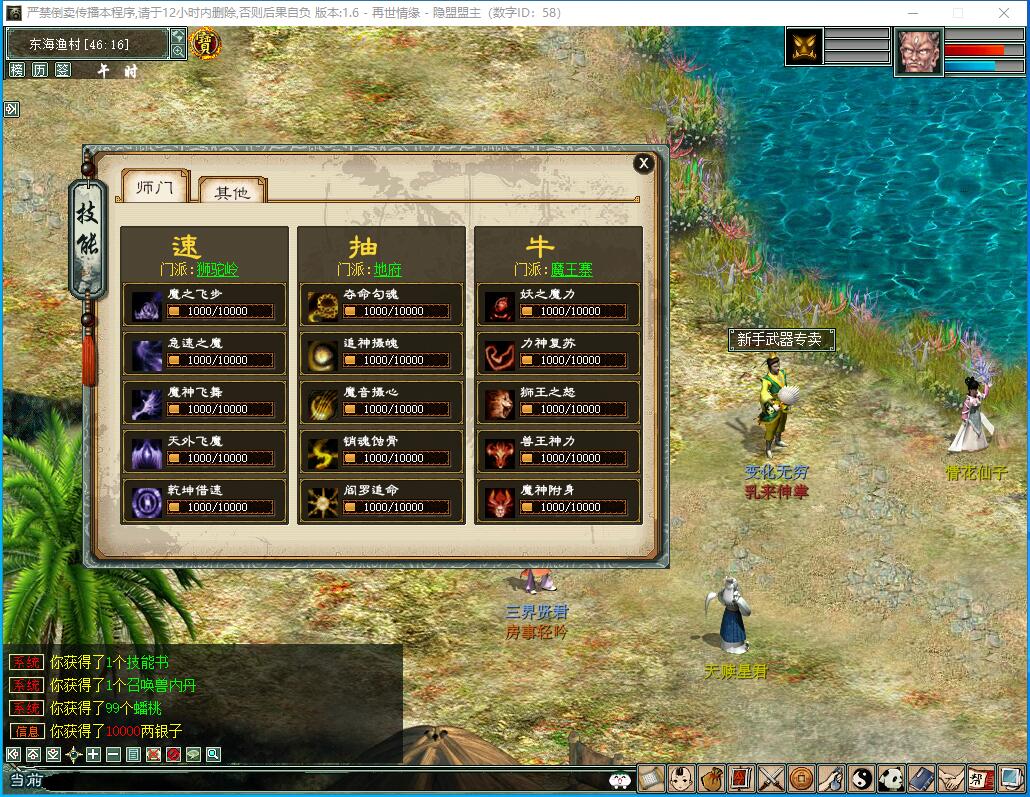Choose the 夺命勾魂 skill
The image size is (1030, 797).
(381, 304)
